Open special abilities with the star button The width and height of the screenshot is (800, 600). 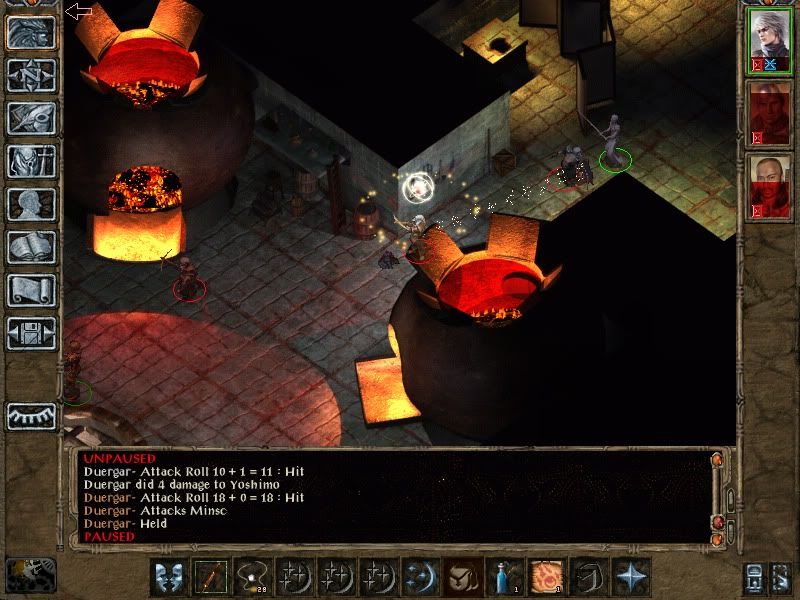[632, 577]
